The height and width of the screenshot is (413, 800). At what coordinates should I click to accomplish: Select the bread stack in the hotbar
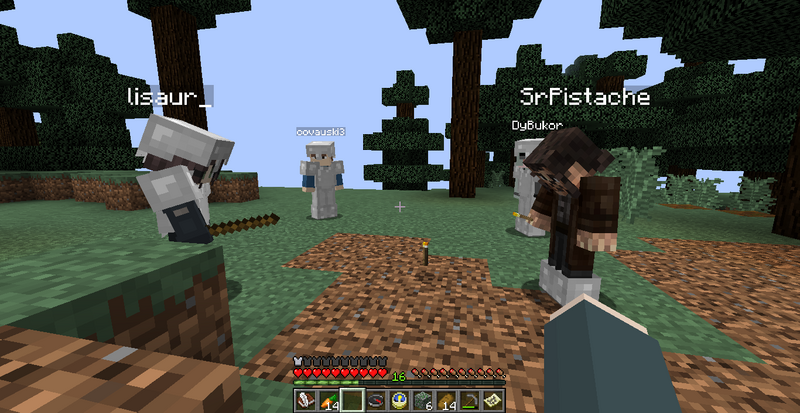coord(445,400)
